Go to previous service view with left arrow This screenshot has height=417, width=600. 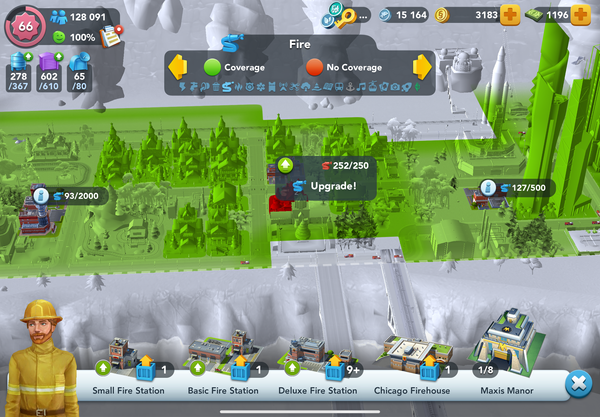coord(178,67)
